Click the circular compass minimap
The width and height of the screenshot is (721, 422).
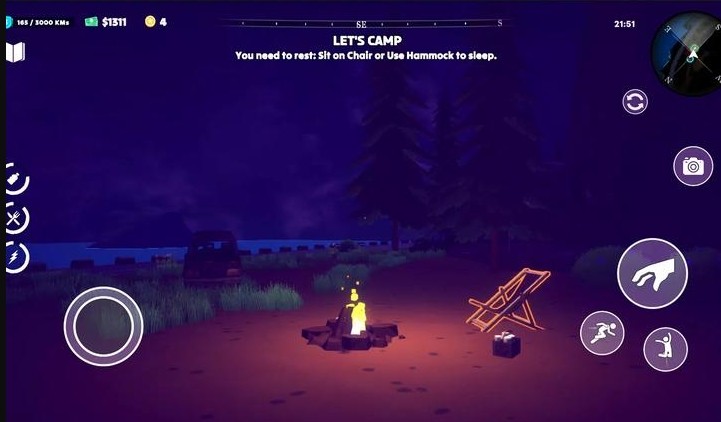point(688,51)
